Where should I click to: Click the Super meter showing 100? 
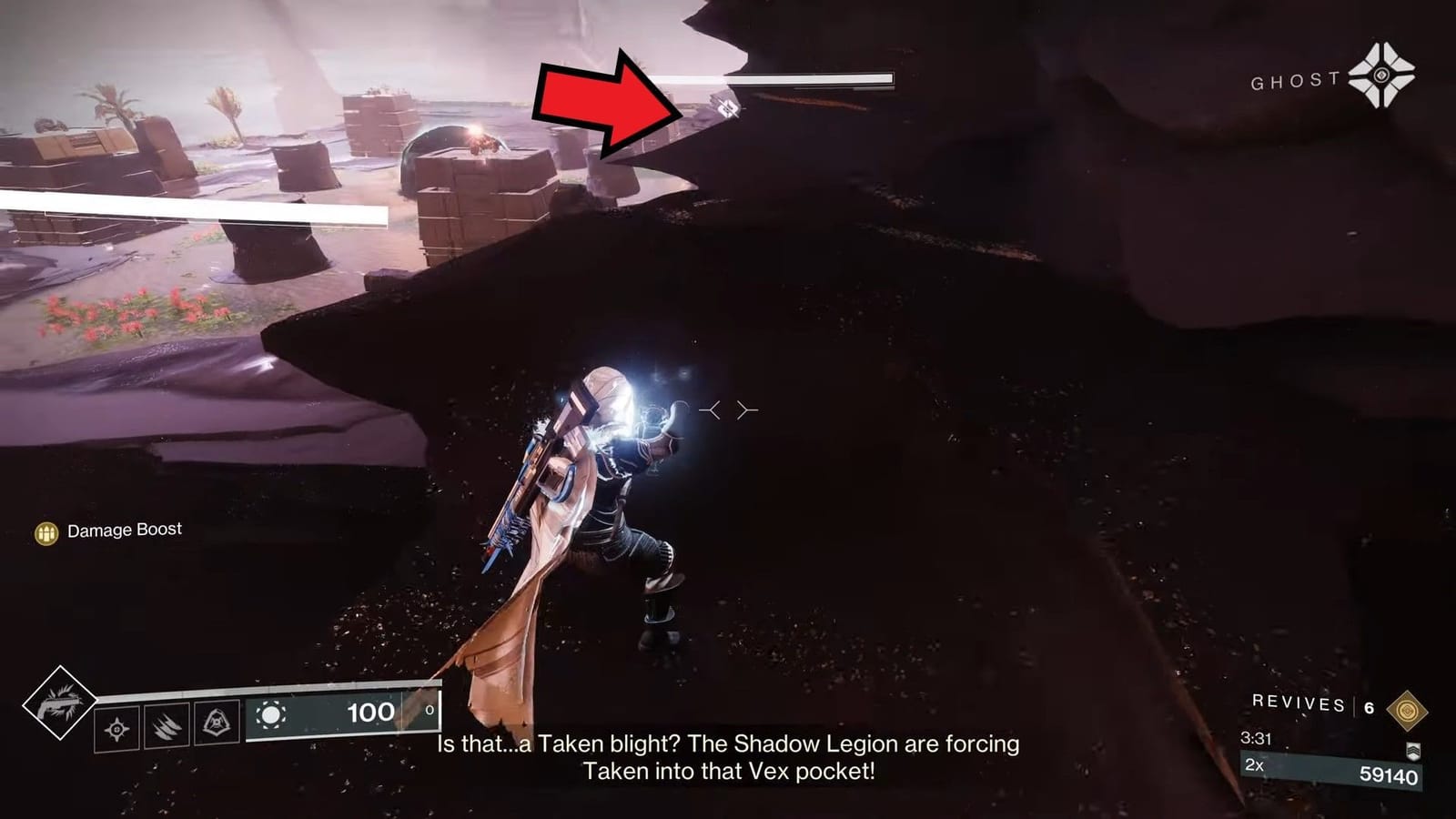[369, 713]
